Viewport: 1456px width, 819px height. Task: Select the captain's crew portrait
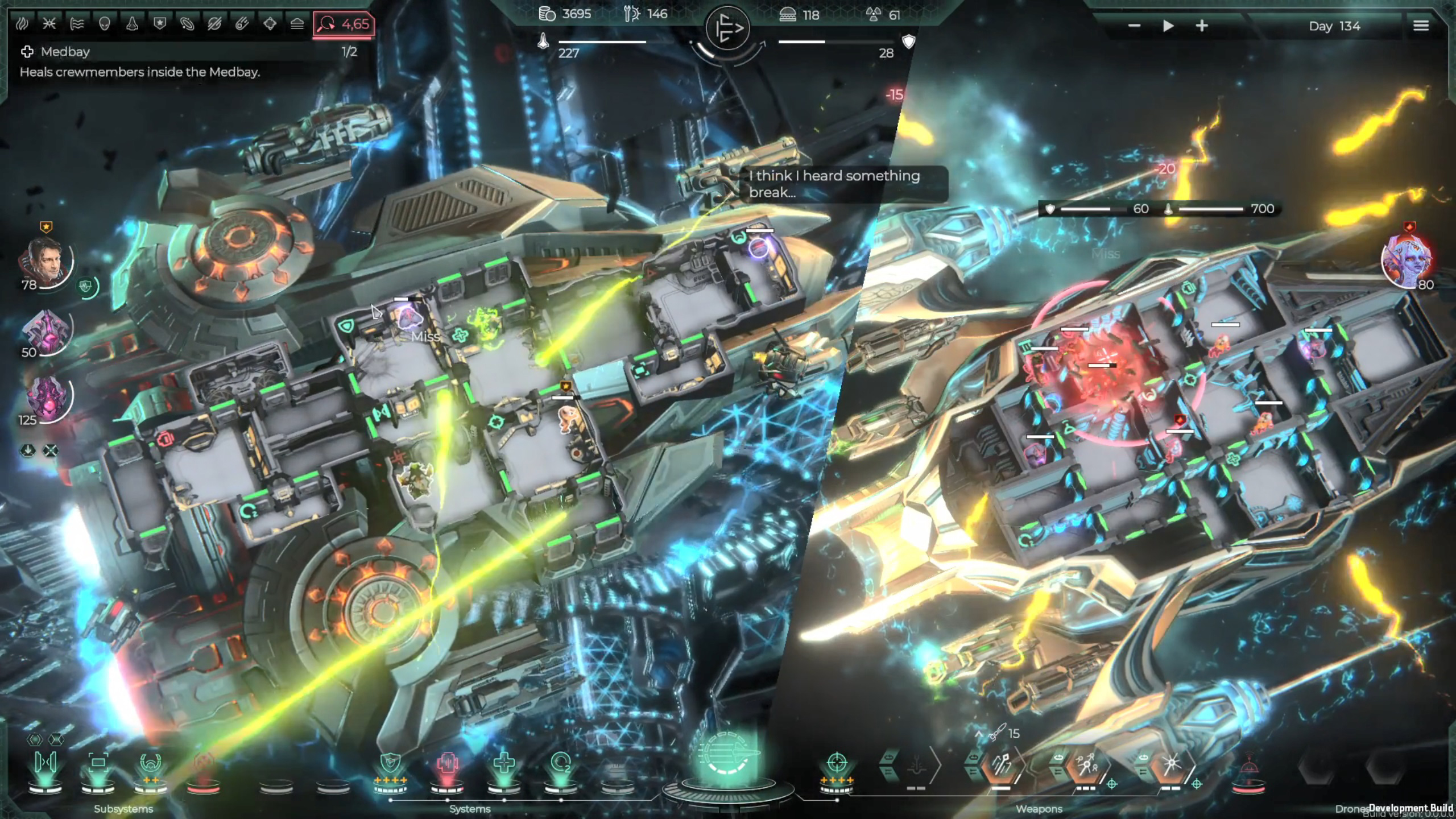coord(45,262)
